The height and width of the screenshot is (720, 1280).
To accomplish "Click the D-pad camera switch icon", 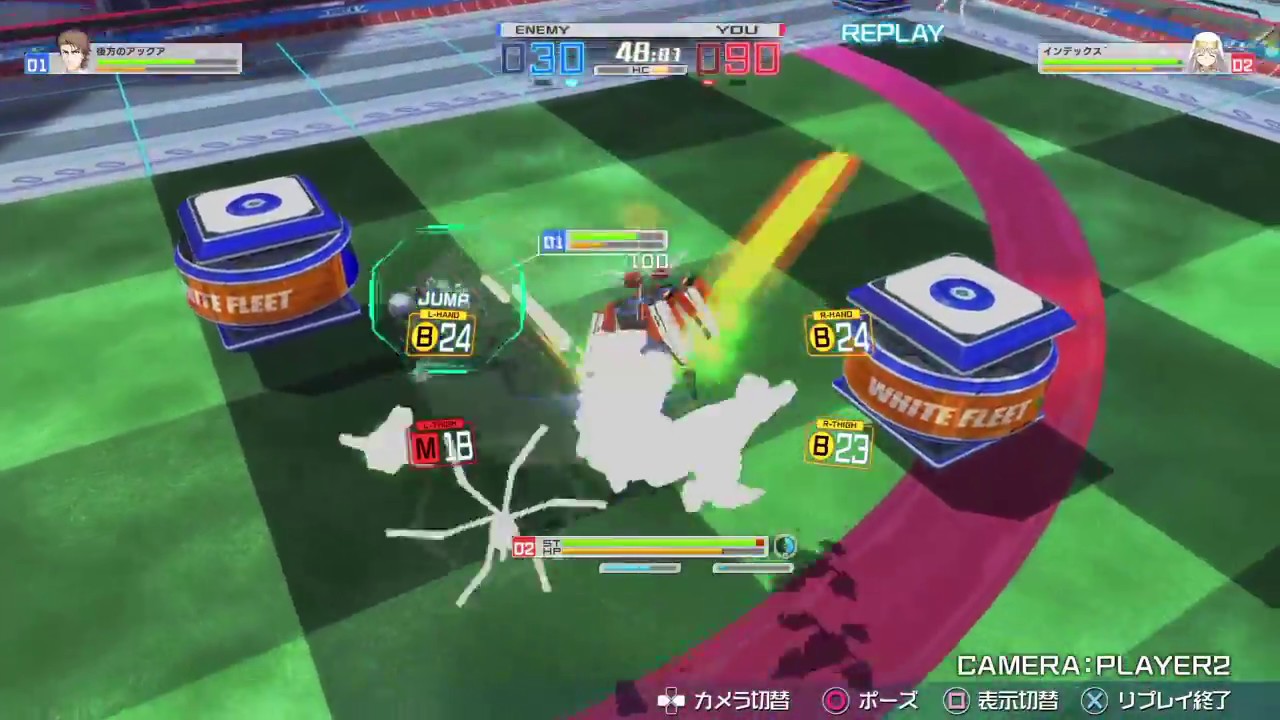I will click(672, 702).
